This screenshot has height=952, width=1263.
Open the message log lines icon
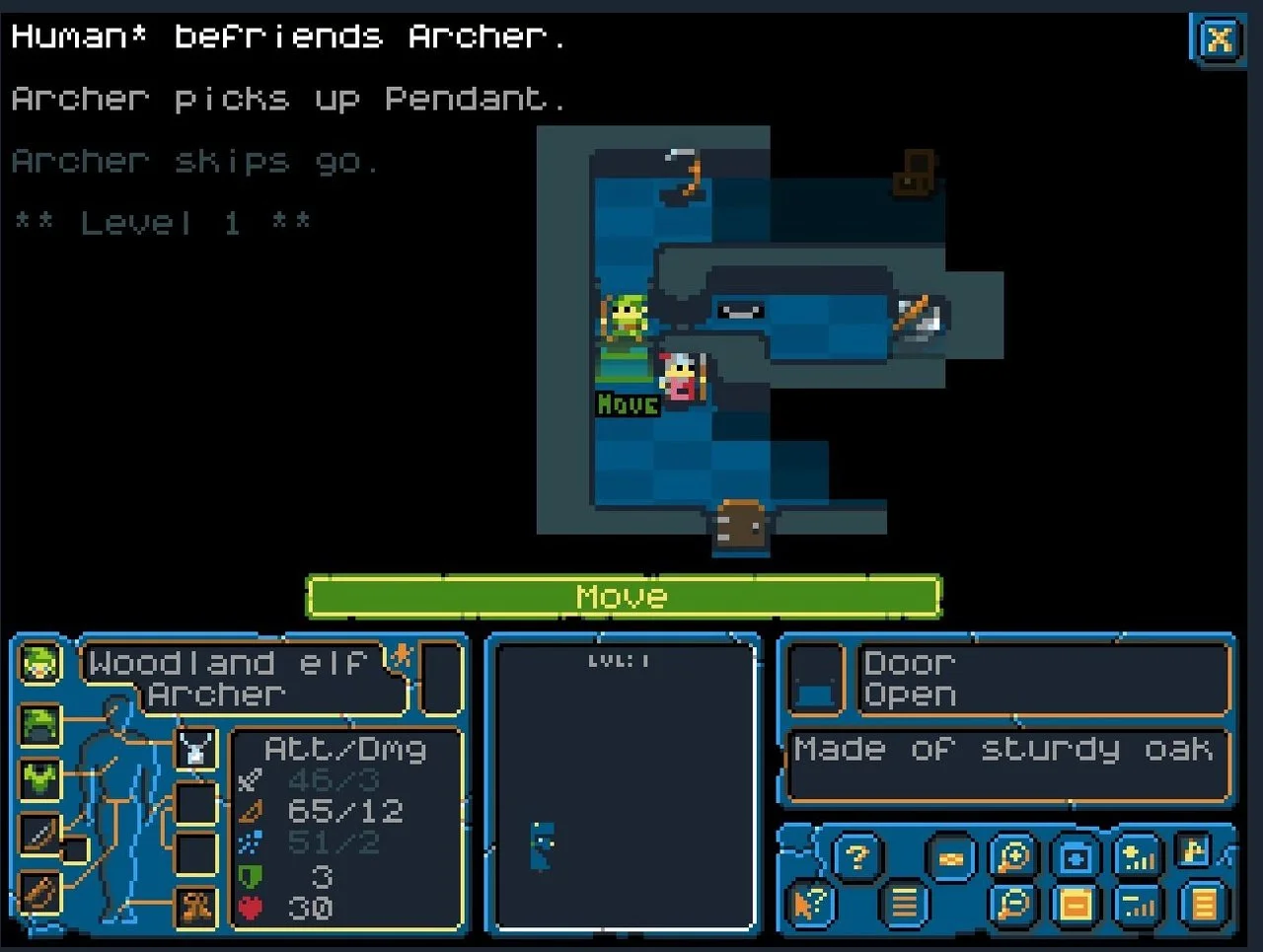(905, 902)
